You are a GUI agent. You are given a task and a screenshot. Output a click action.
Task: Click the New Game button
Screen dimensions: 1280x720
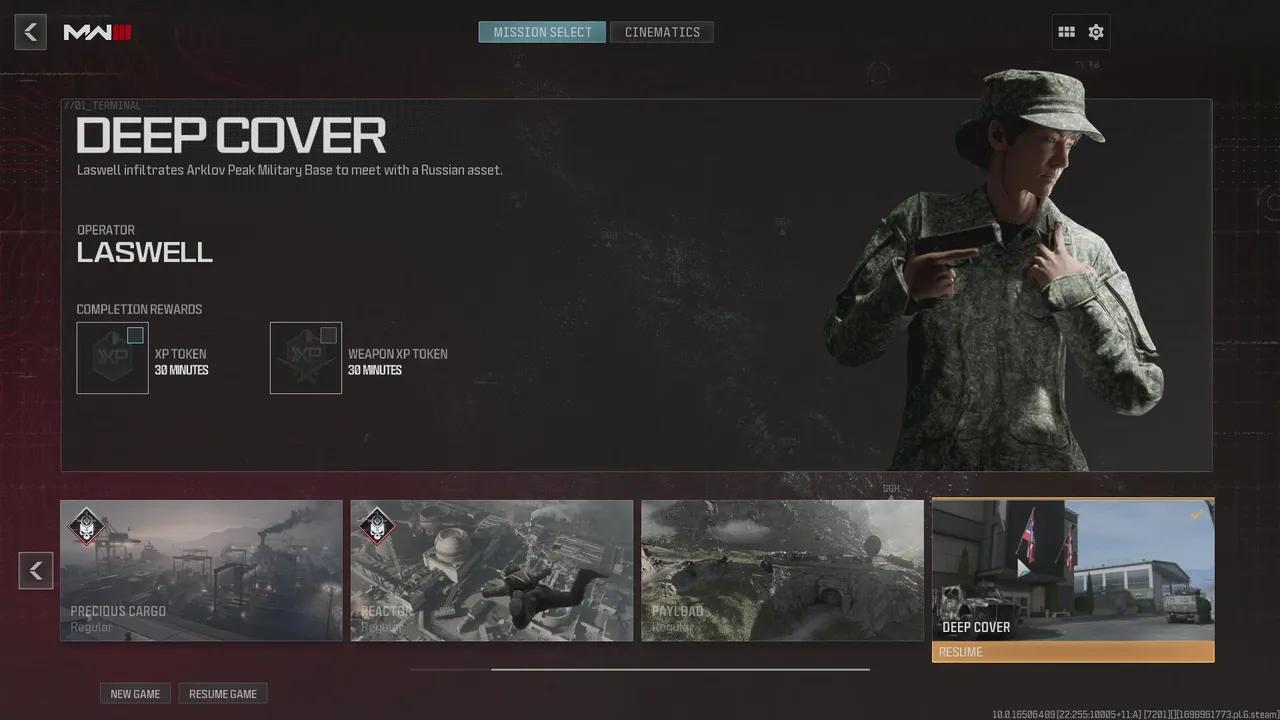(135, 693)
